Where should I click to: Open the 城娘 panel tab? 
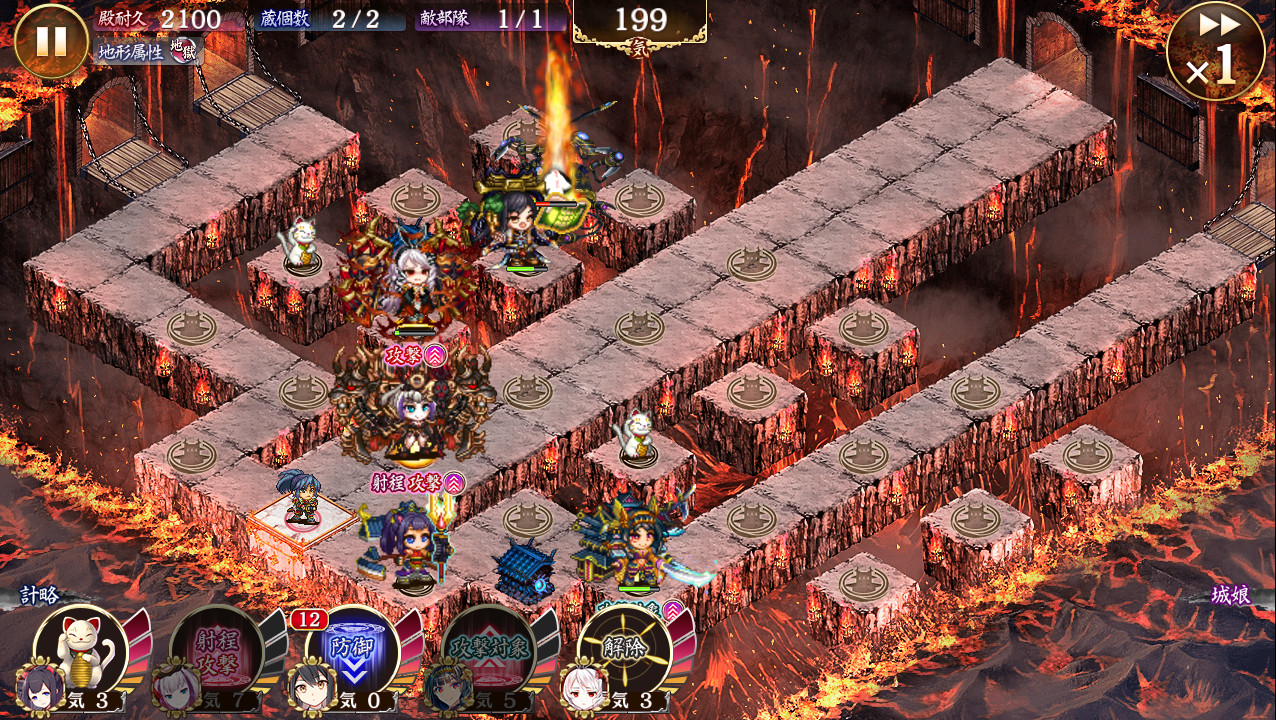click(1230, 596)
